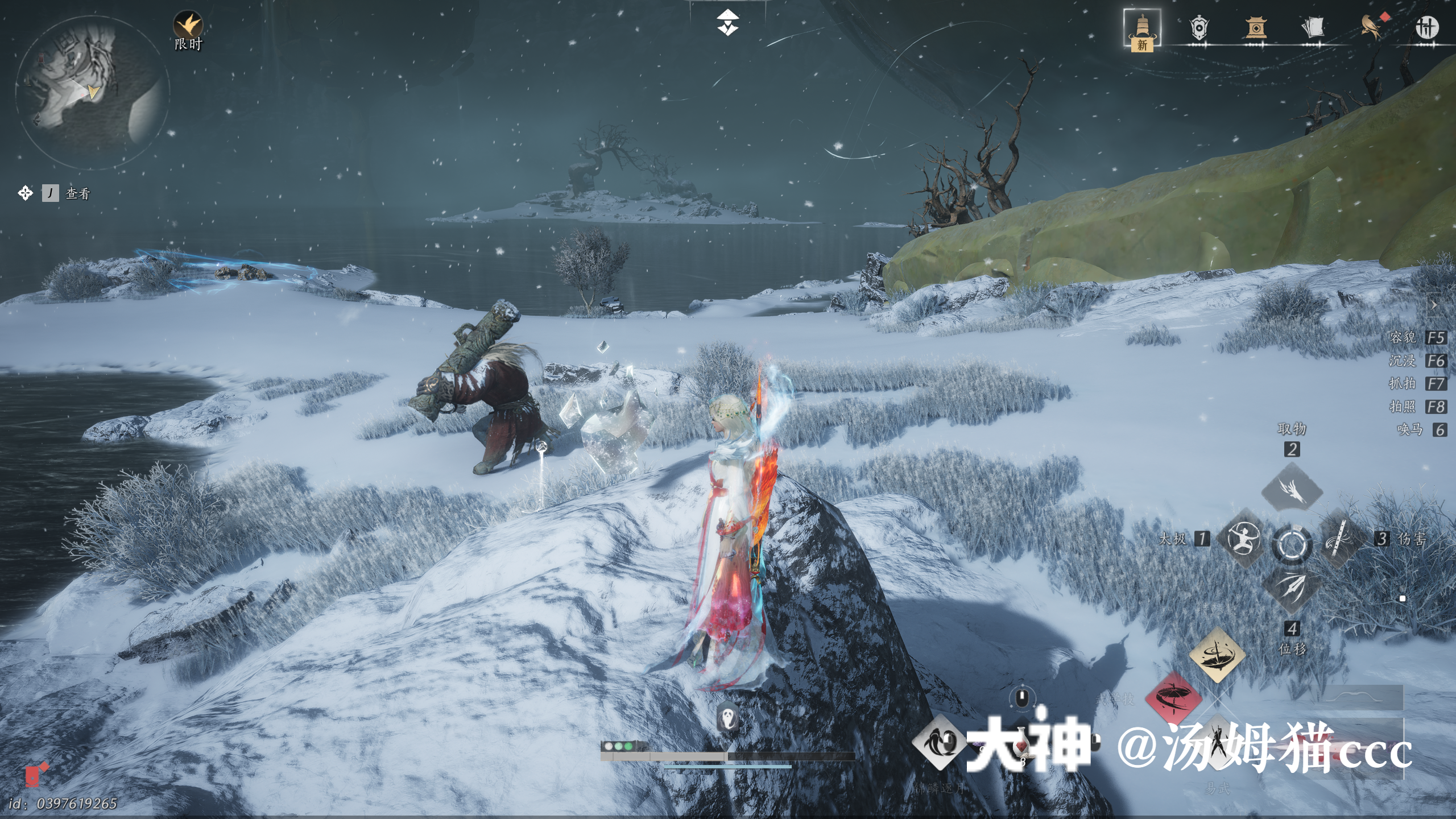1456x819 pixels.
Task: Use the 位移 spear dash skill
Action: point(1292,589)
